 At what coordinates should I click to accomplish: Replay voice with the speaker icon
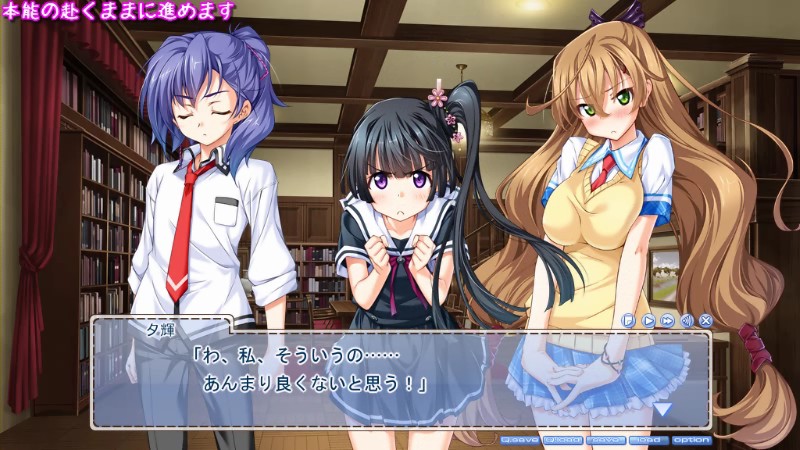coord(686,321)
